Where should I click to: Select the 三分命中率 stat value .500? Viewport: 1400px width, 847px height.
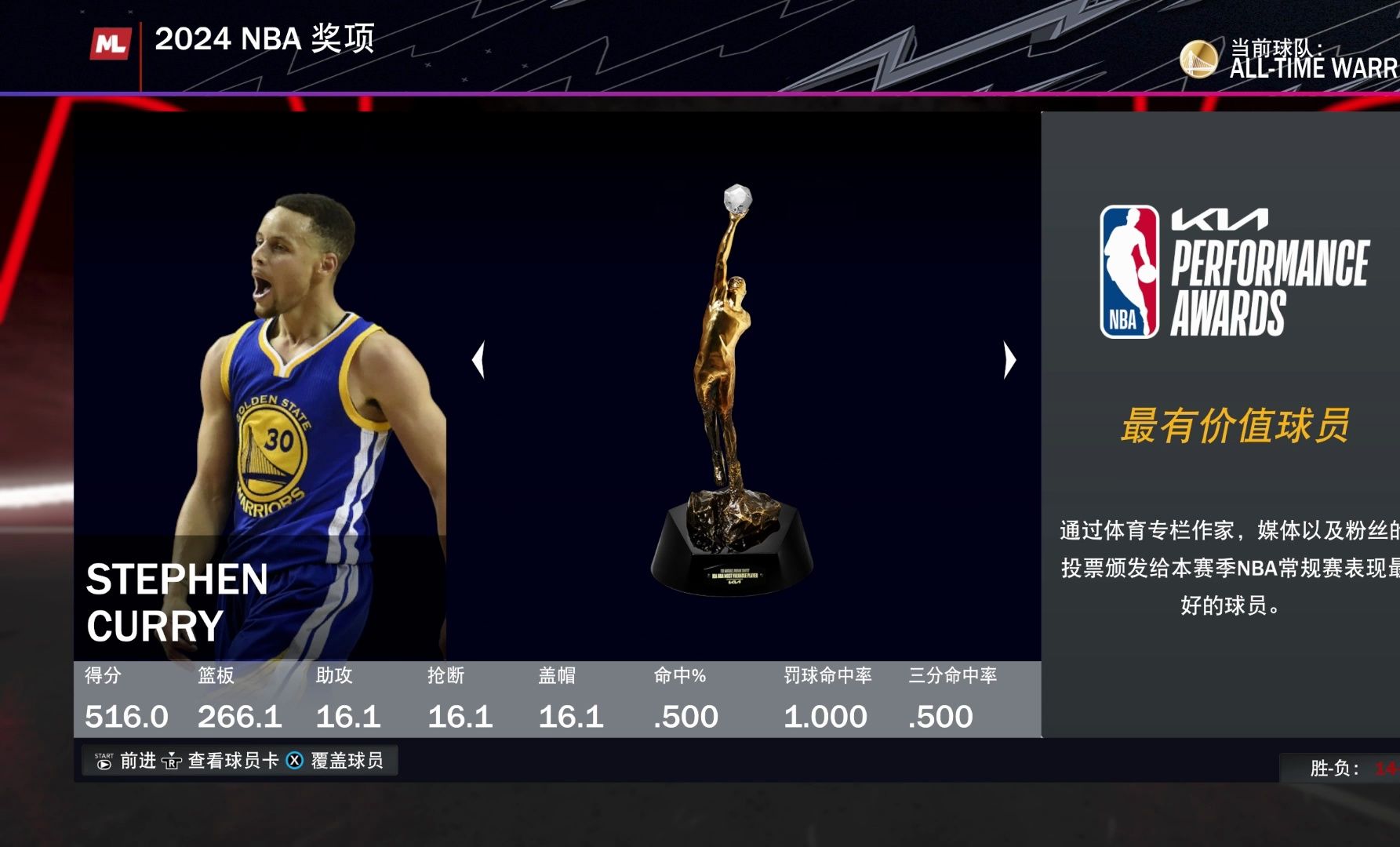click(x=939, y=715)
